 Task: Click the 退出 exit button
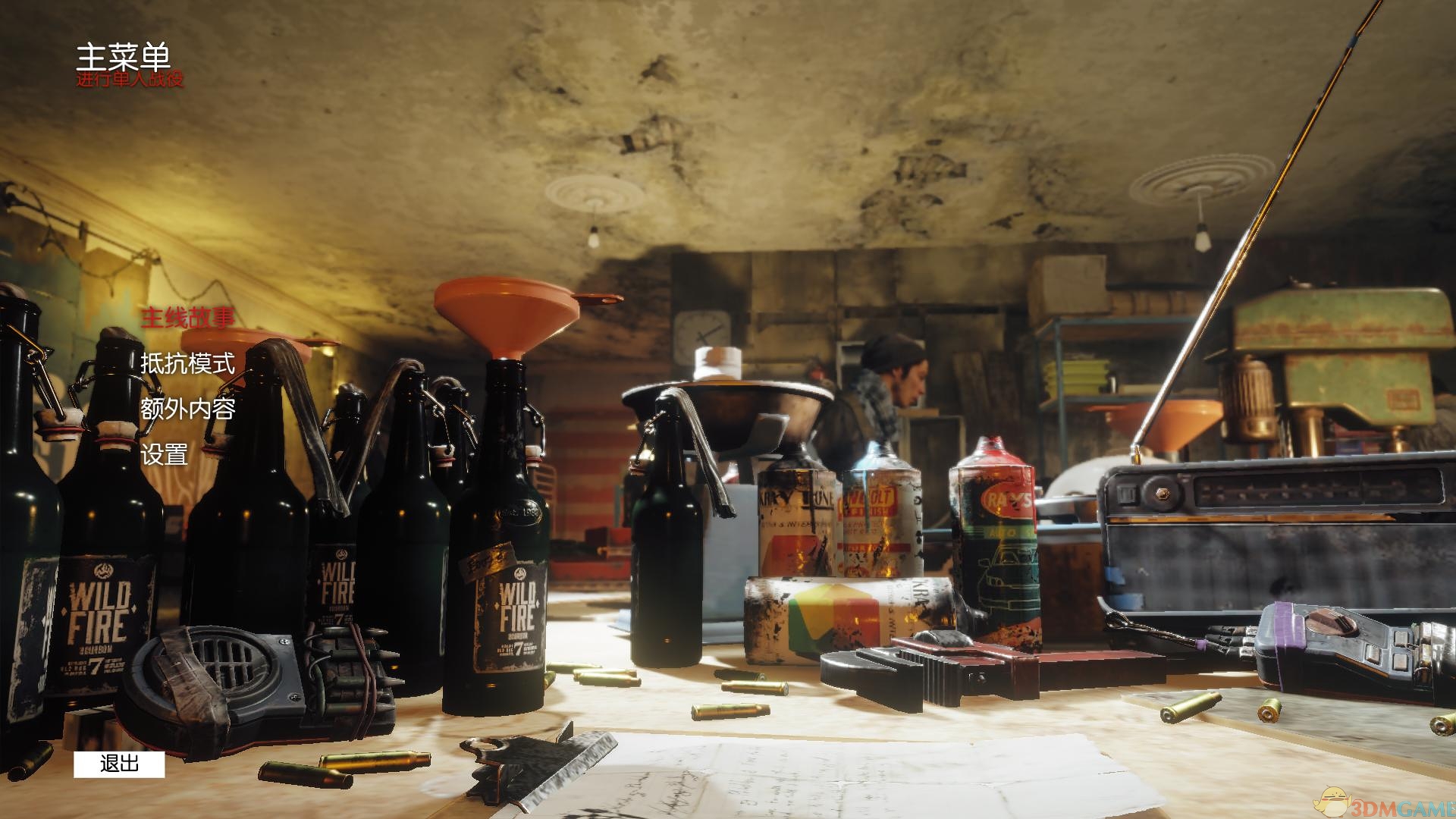[119, 764]
